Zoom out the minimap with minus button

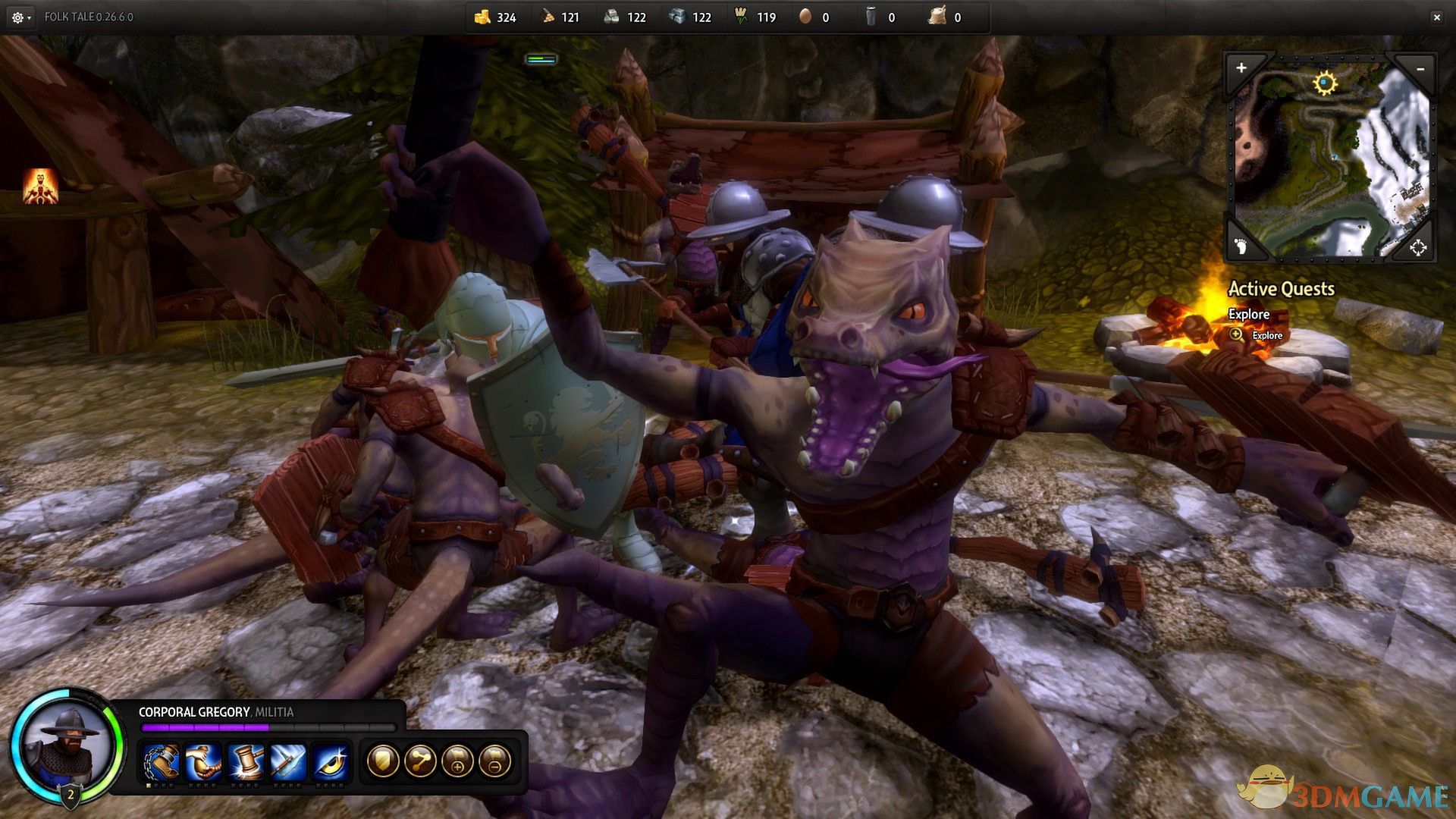[1420, 69]
